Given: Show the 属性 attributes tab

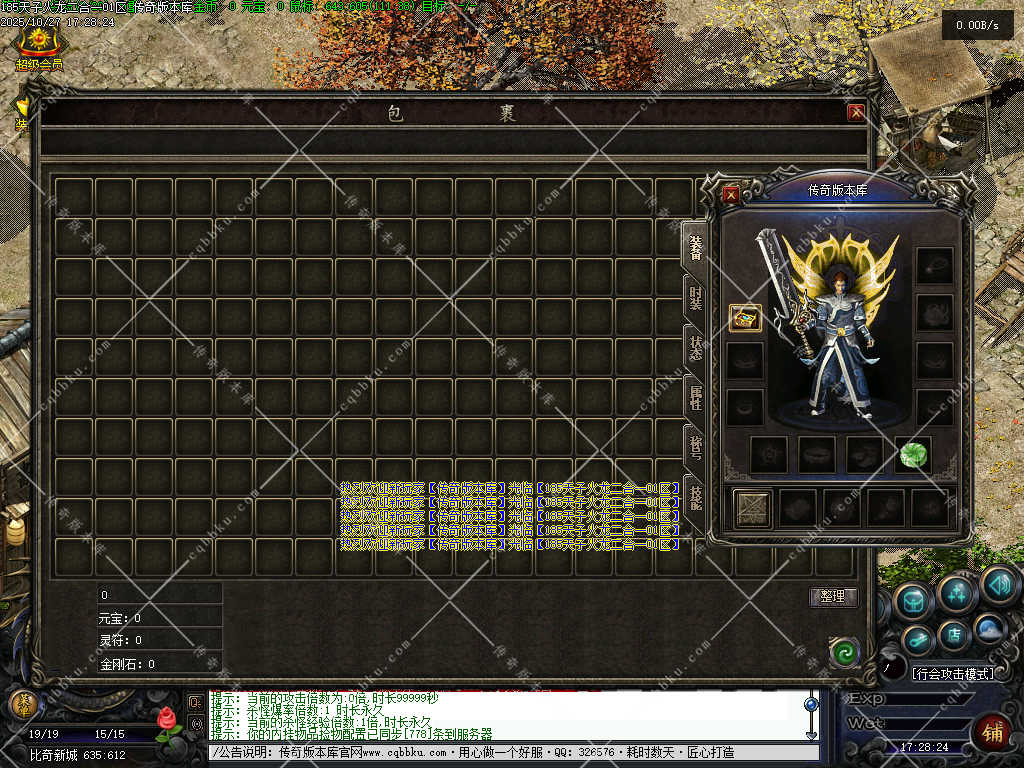Looking at the screenshot, I should (x=694, y=397).
